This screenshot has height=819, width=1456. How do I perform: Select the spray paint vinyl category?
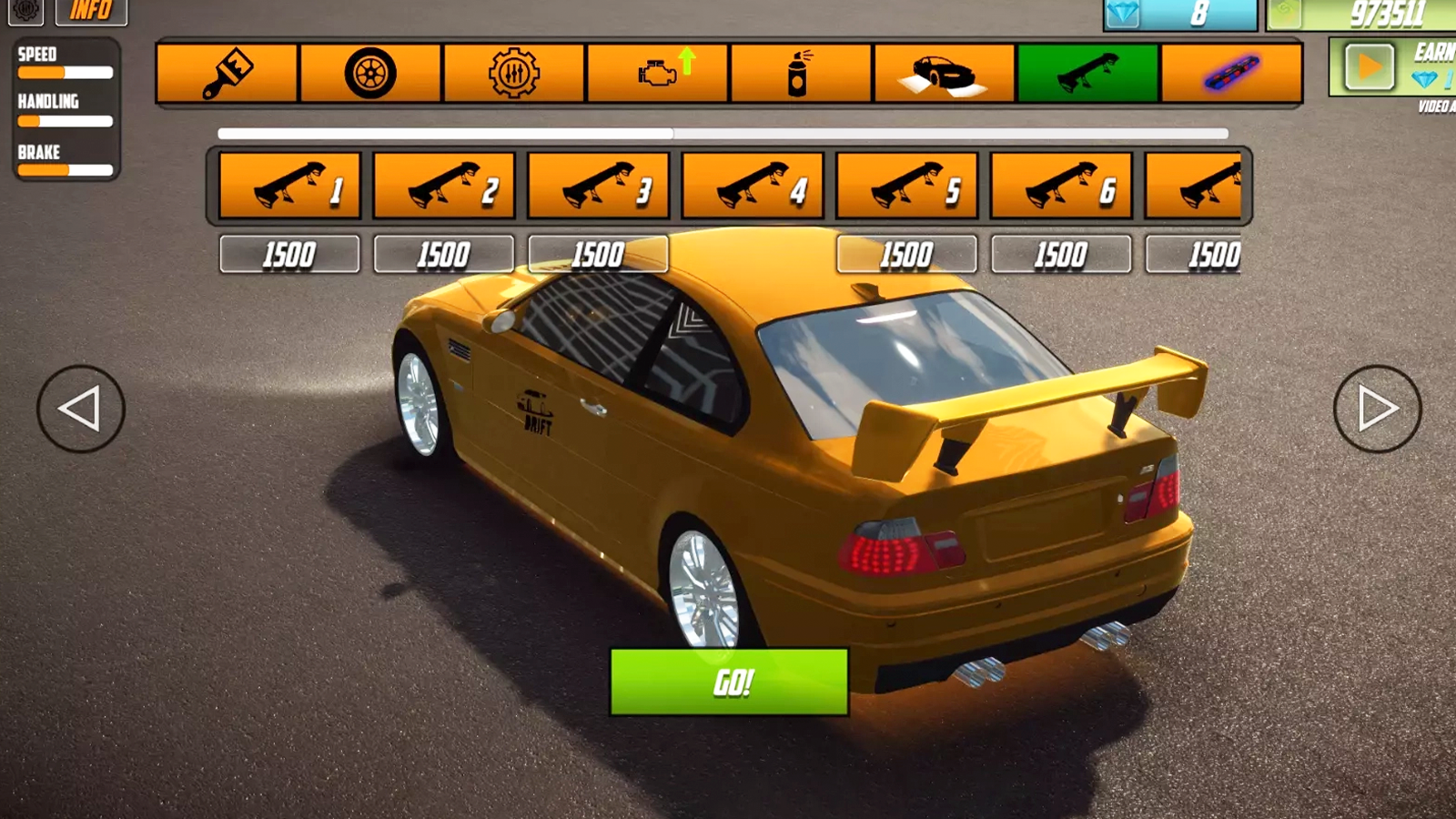[x=799, y=72]
